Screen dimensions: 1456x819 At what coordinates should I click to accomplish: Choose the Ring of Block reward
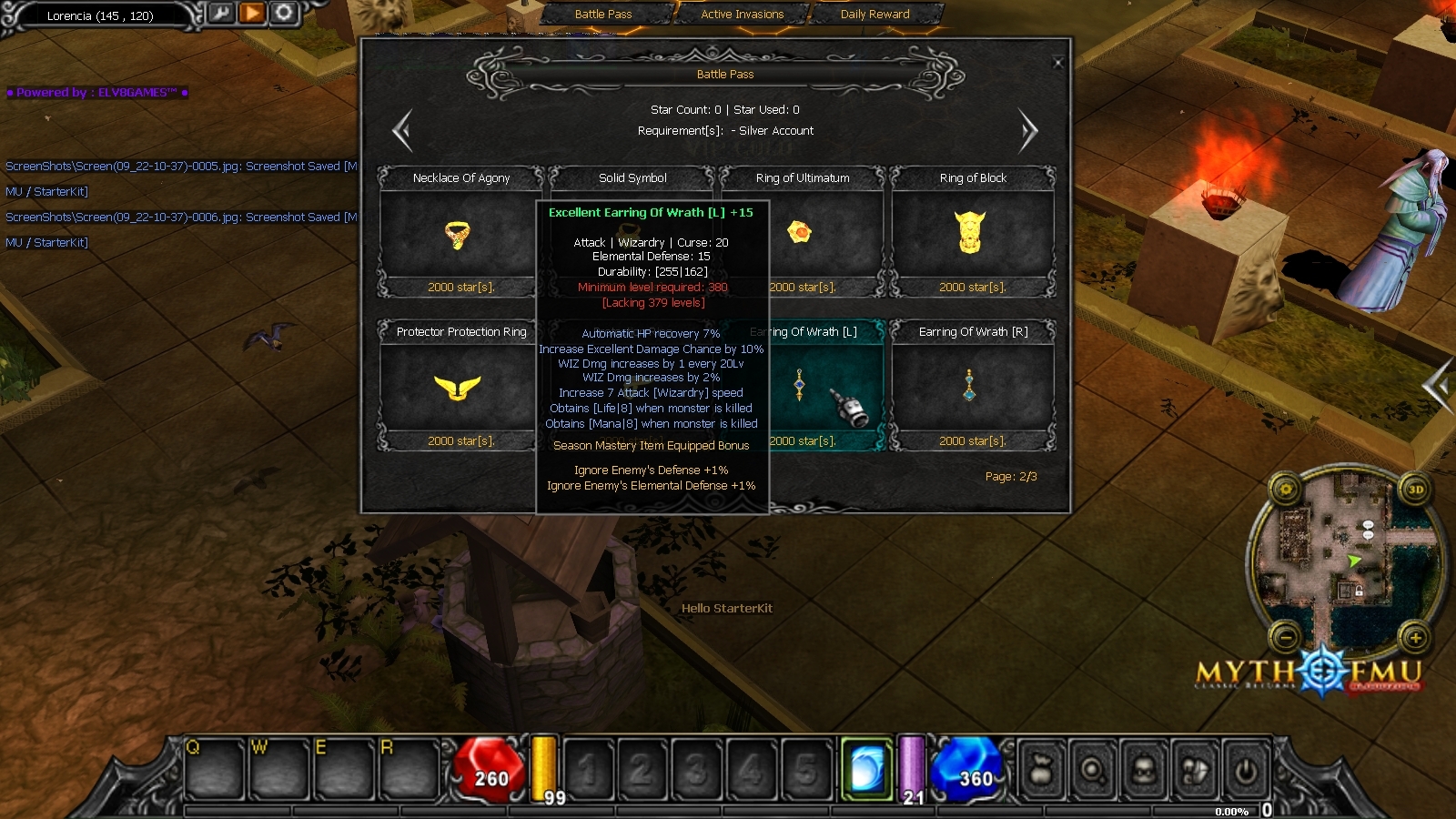pyautogui.click(x=972, y=234)
